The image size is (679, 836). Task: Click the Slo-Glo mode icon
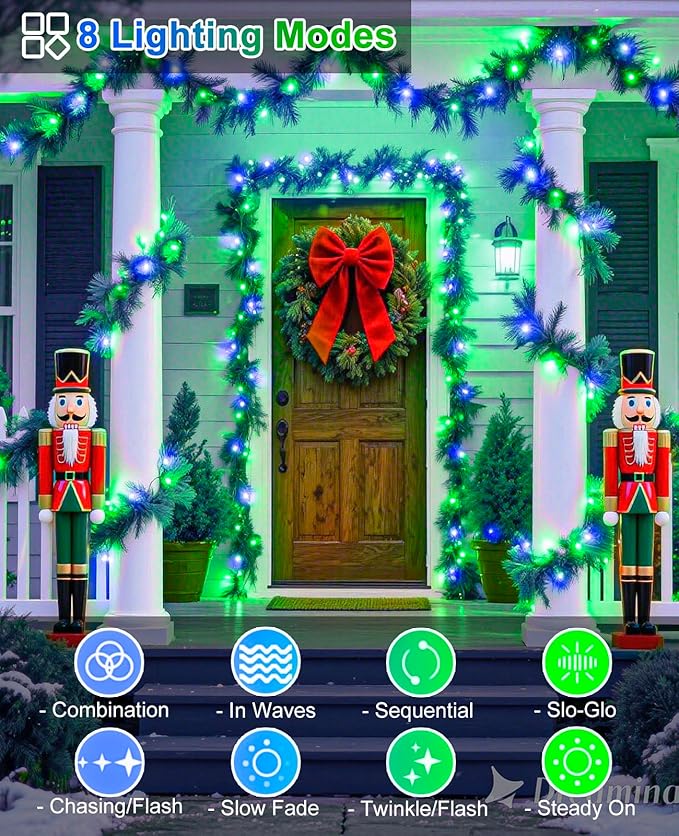tap(577, 662)
